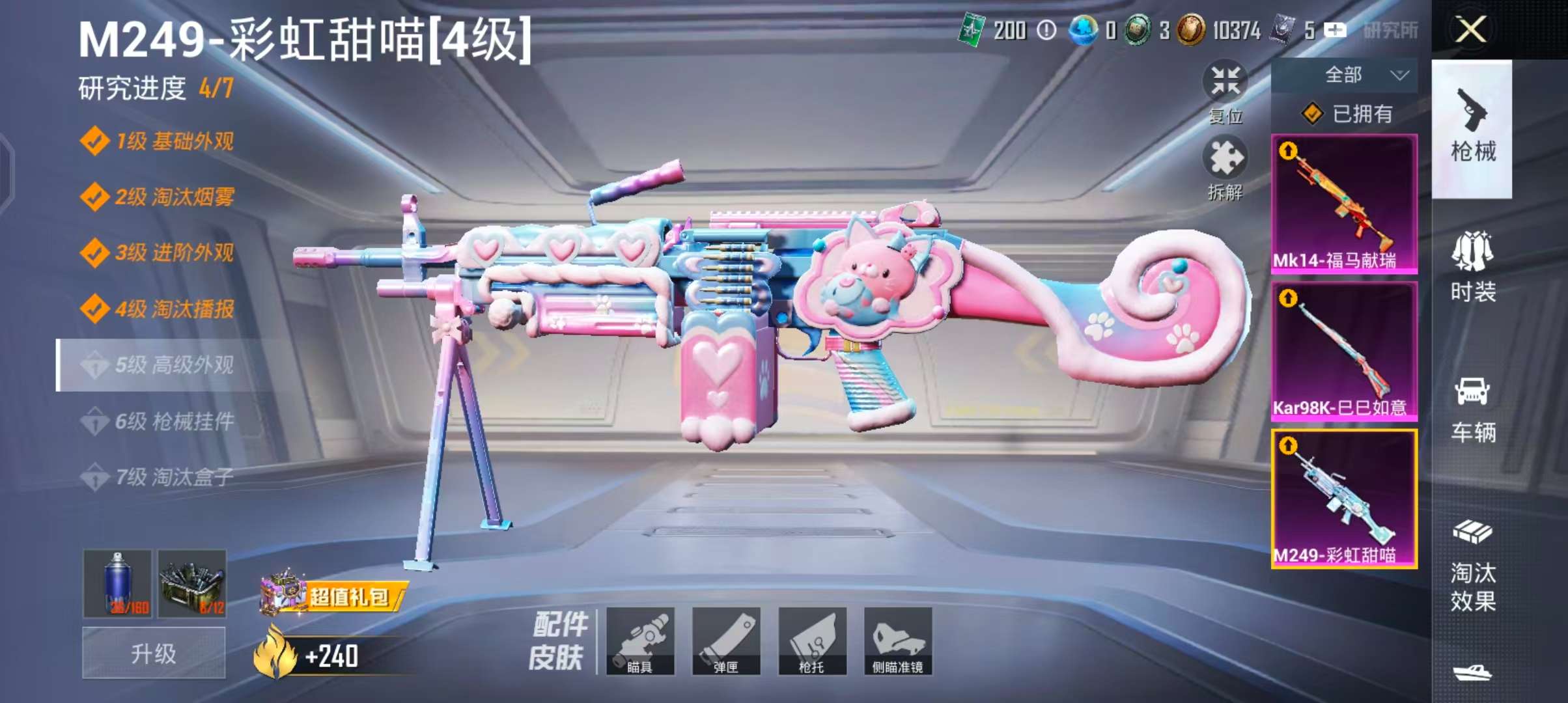1568x703 pixels.
Task: Select the 5级 高级外观 level entry
Action: tap(173, 365)
